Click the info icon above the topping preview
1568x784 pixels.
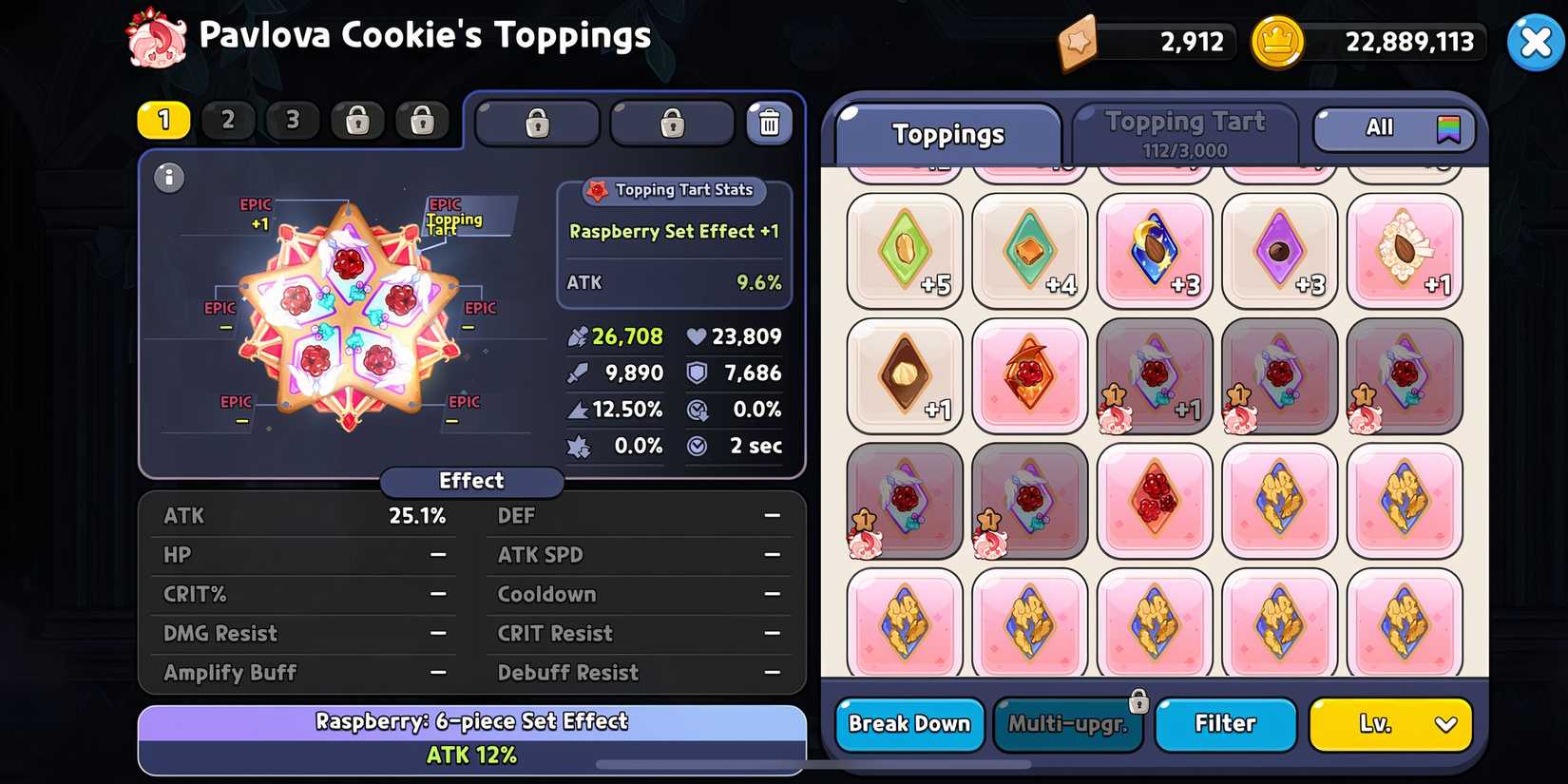coord(169,178)
